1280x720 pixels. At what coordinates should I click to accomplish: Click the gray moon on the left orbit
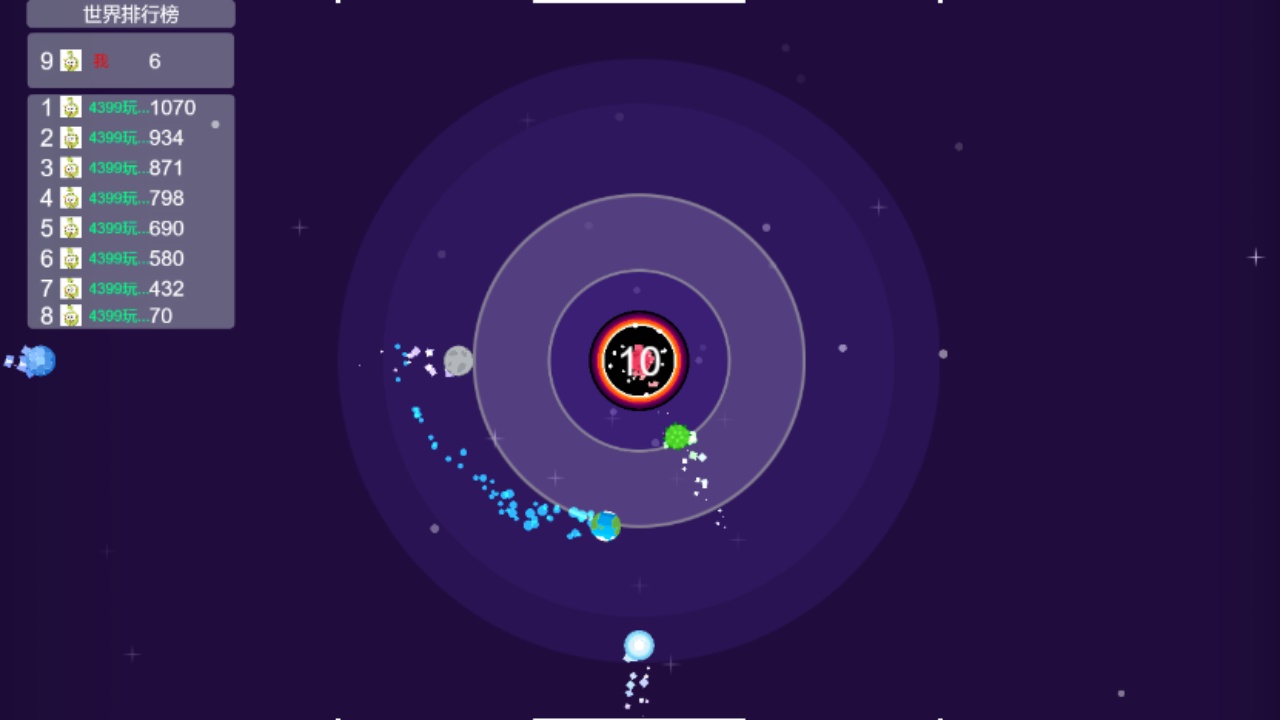coord(457,361)
